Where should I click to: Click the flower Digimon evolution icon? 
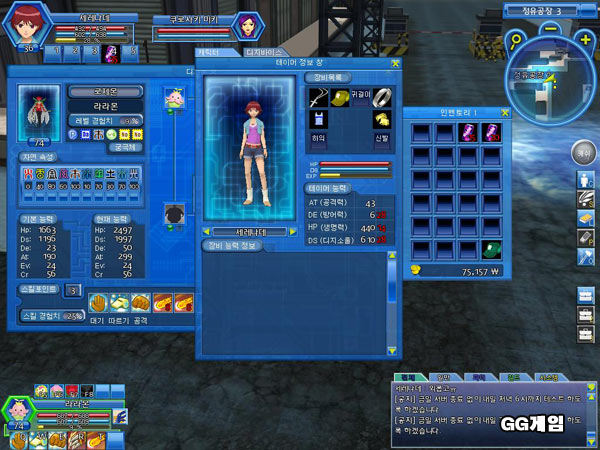(x=173, y=102)
